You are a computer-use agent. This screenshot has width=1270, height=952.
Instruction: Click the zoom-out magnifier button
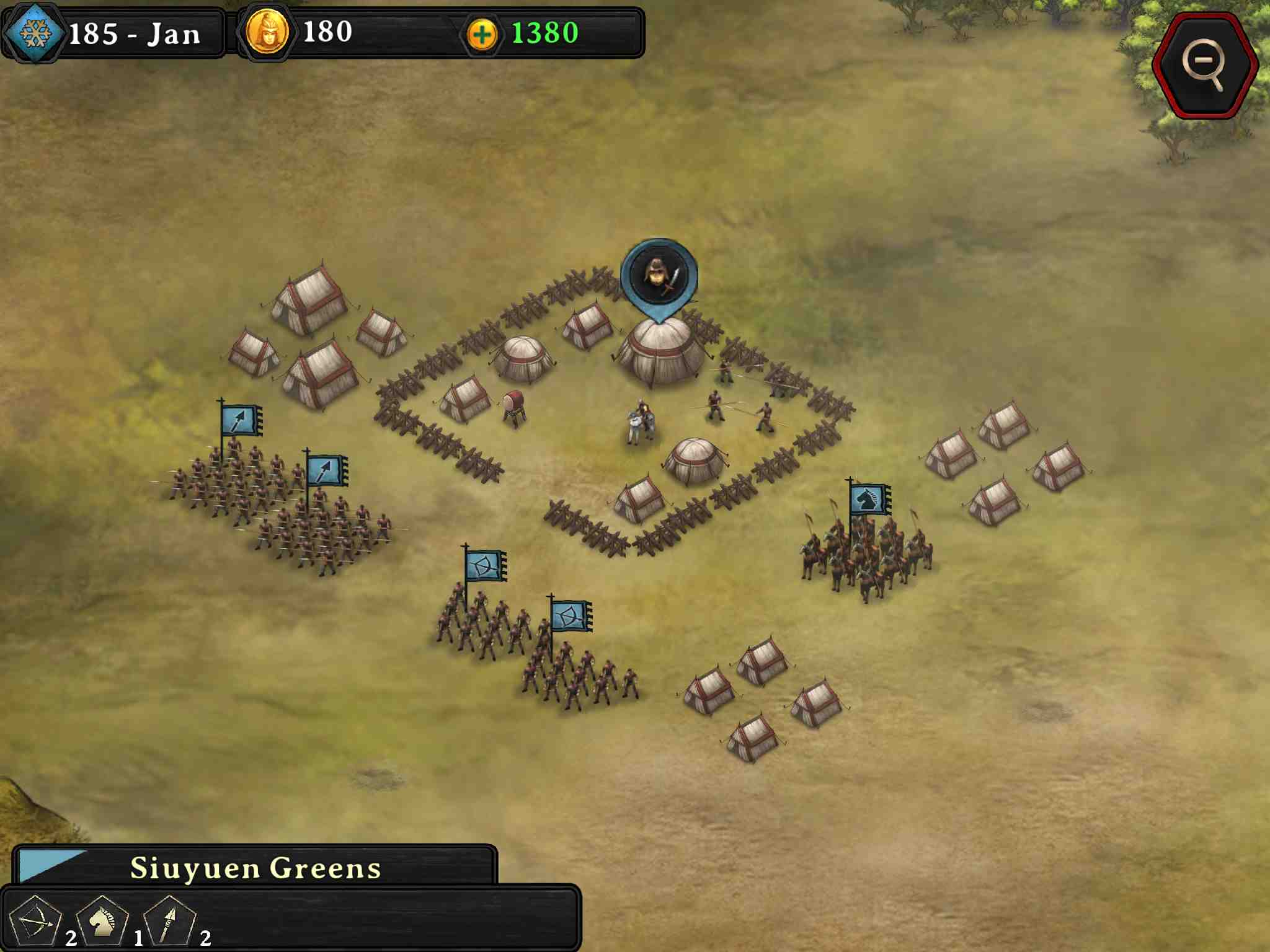(x=1204, y=65)
